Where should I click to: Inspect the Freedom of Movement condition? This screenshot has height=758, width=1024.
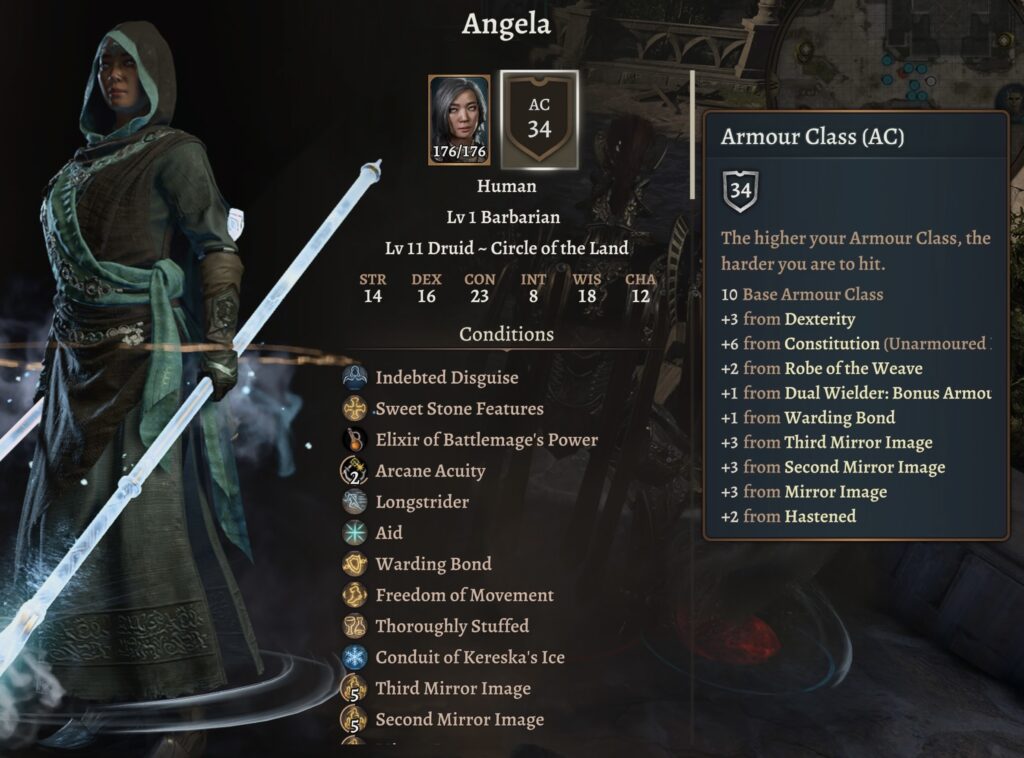[464, 595]
